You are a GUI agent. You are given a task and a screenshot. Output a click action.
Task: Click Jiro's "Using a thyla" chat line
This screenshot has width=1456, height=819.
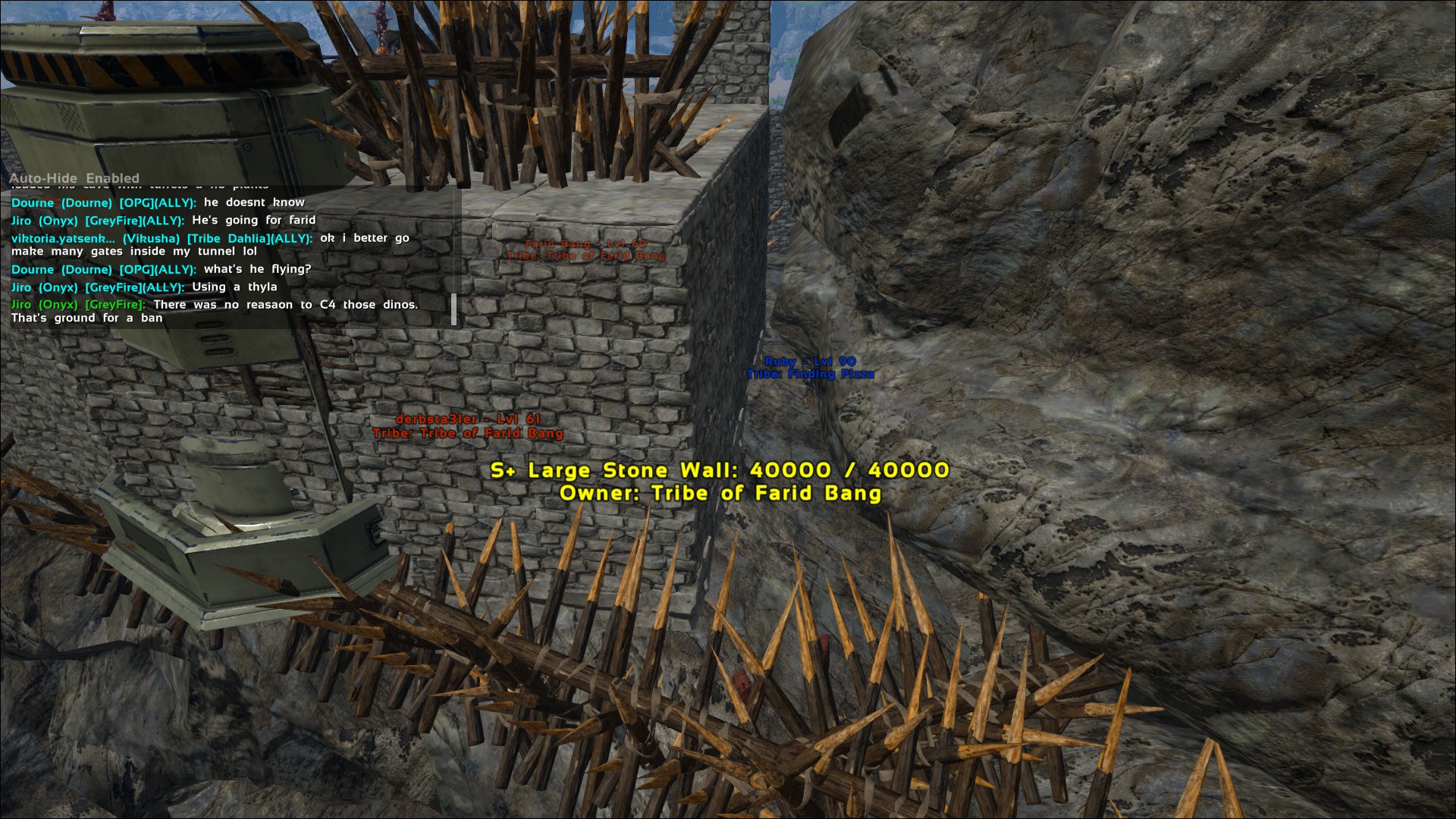click(x=144, y=287)
